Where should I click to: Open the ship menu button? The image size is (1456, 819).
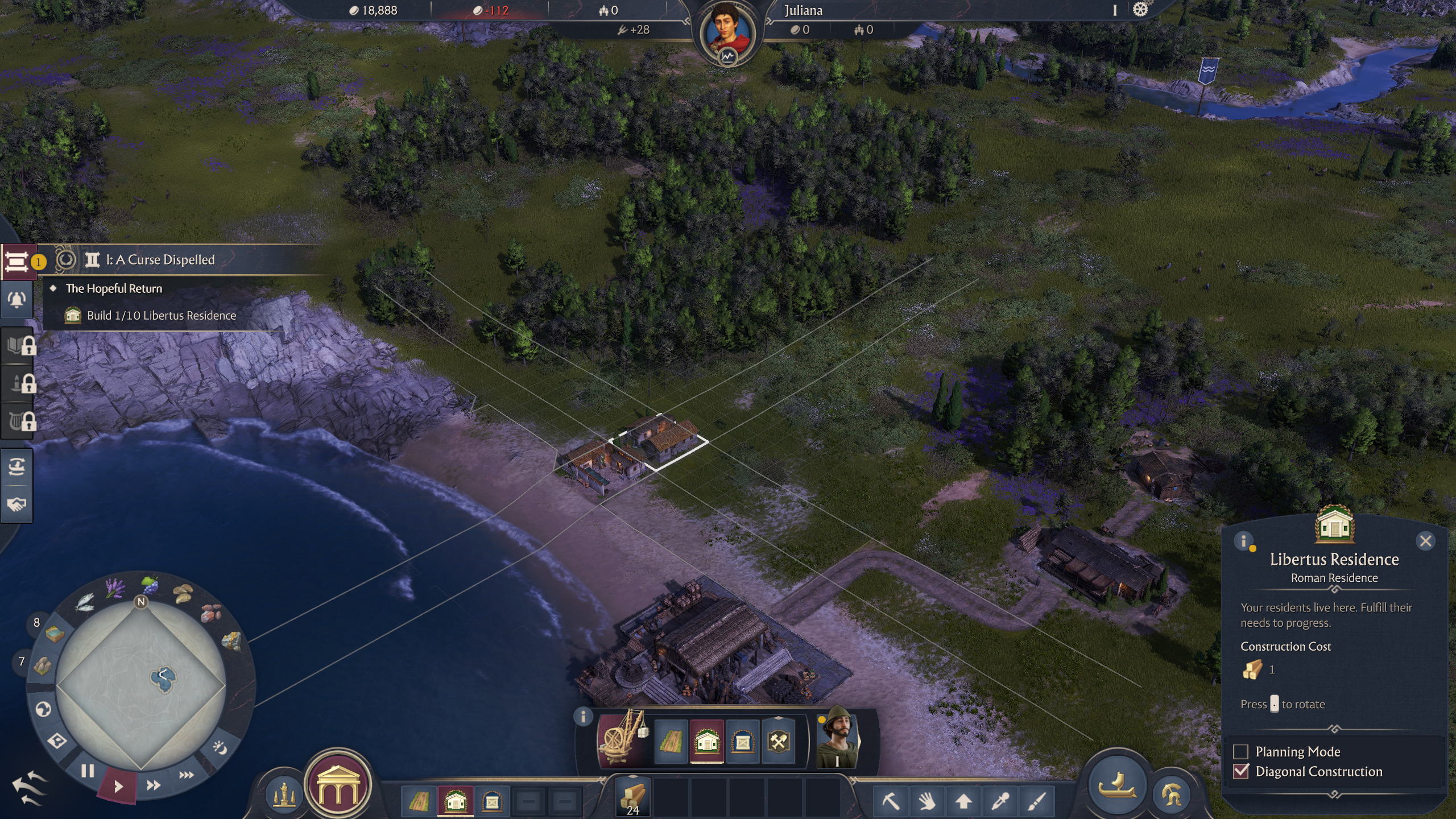[1118, 785]
